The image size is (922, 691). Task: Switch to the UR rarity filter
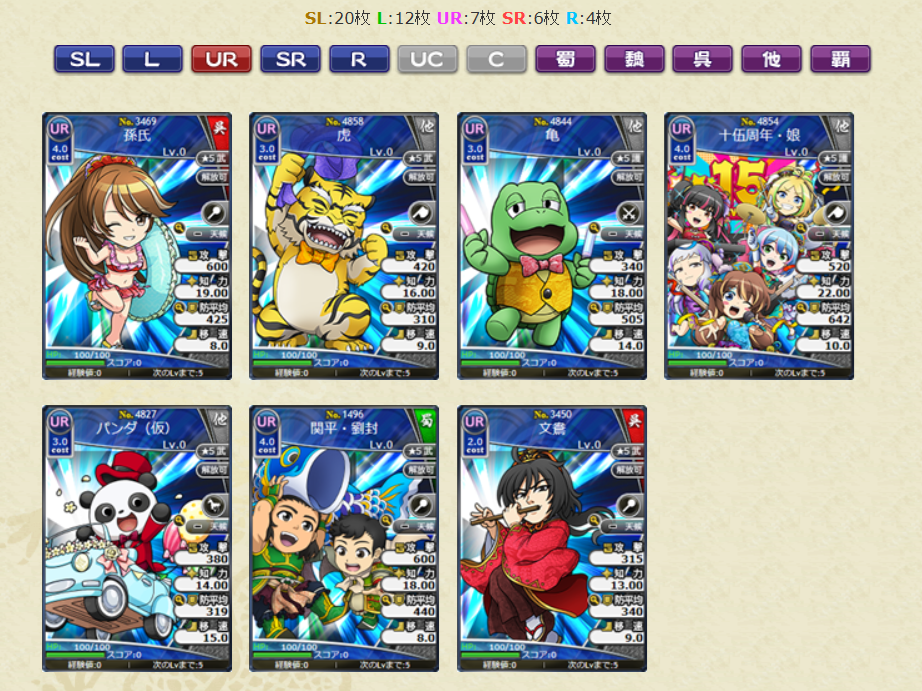click(221, 59)
